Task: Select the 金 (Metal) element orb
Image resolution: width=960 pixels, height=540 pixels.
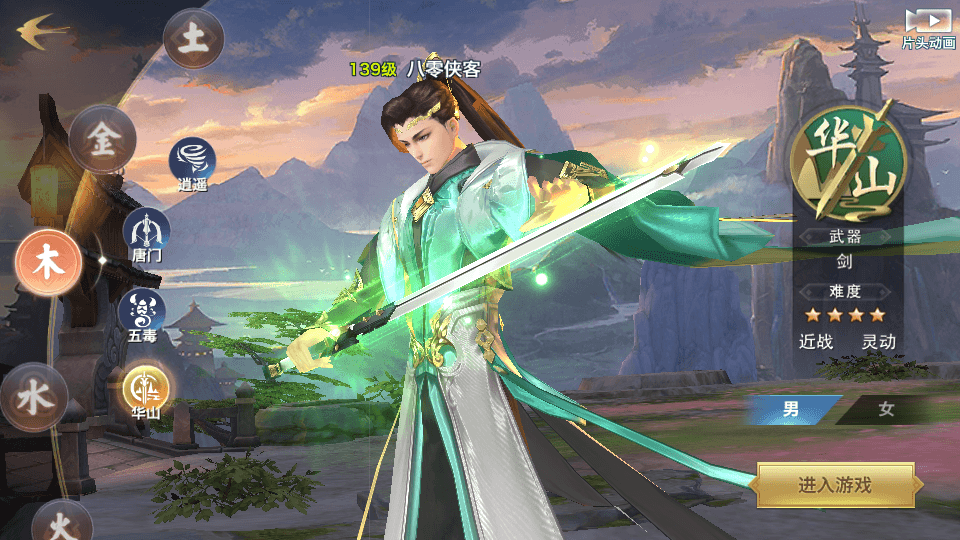Action: coord(103,140)
